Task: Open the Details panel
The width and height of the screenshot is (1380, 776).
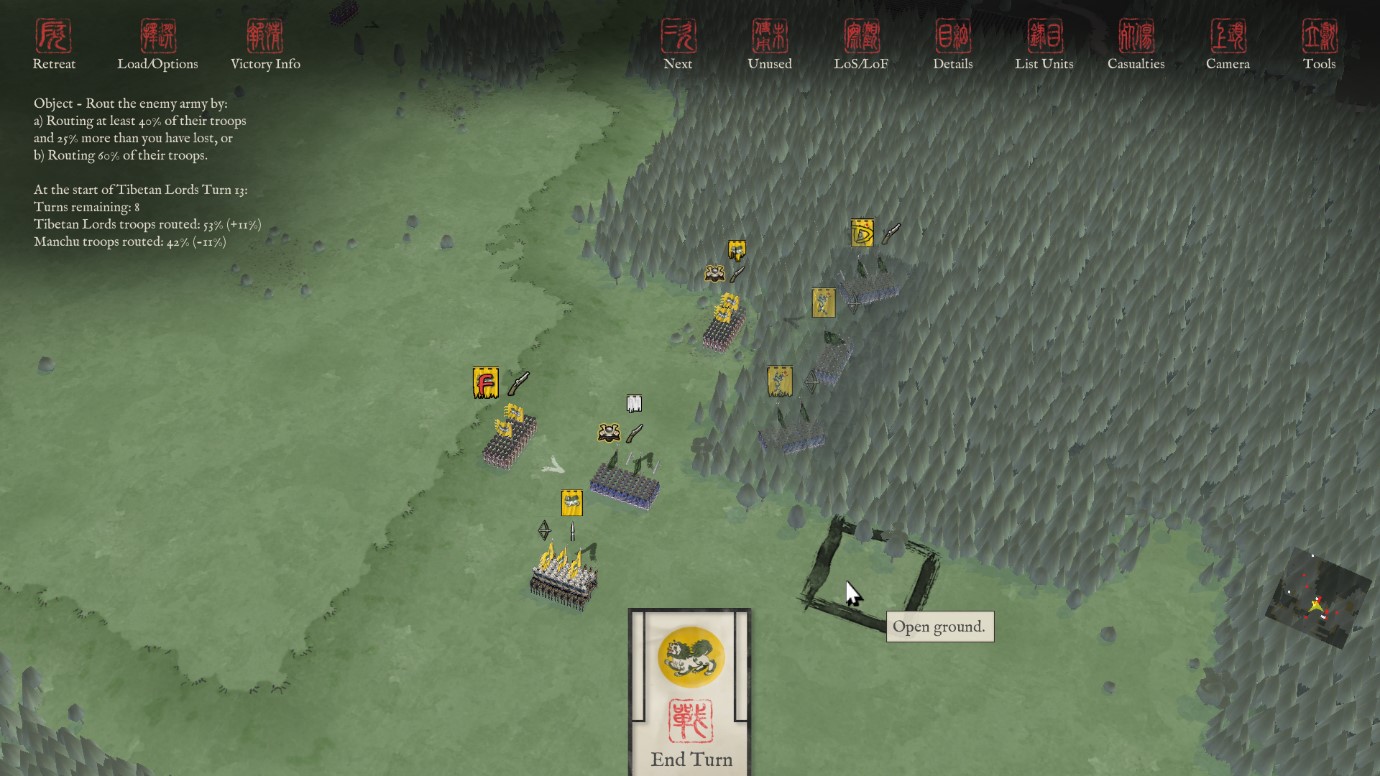Action: [x=953, y=45]
